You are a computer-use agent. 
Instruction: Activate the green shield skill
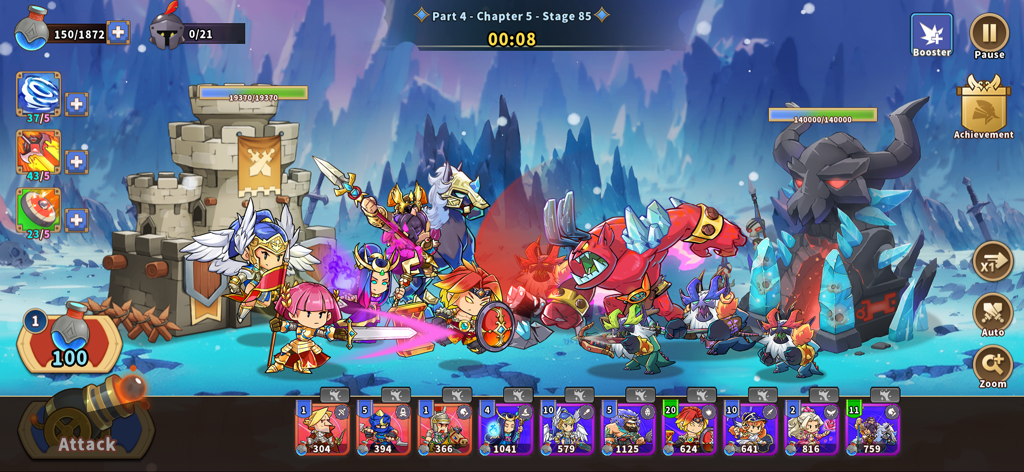[x=38, y=210]
